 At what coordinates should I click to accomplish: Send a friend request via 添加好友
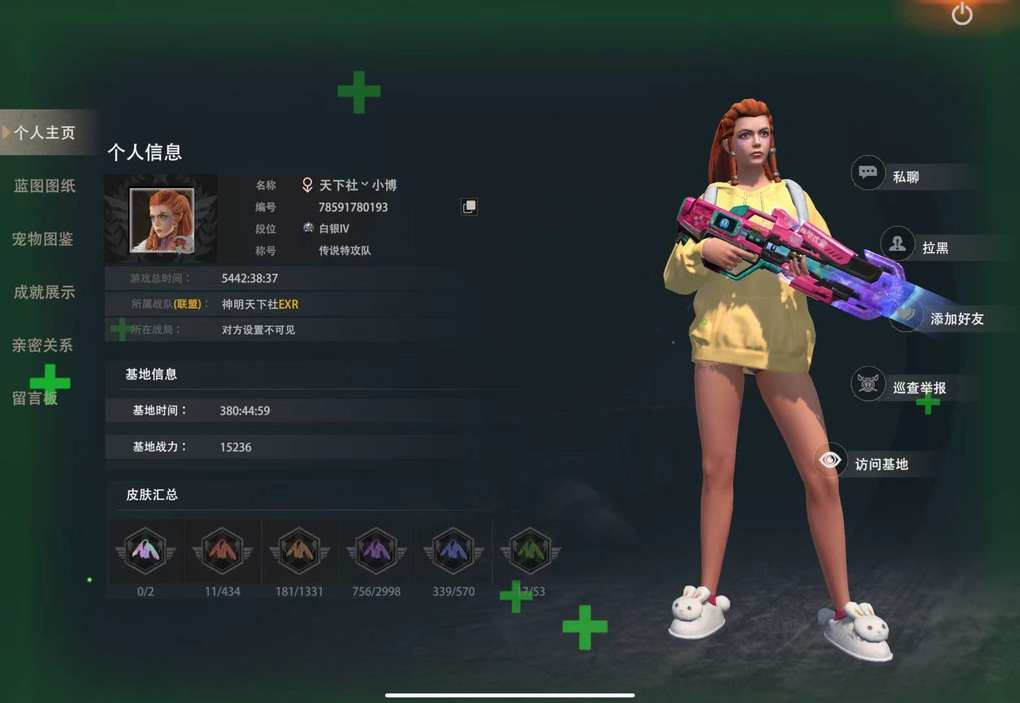(954, 318)
